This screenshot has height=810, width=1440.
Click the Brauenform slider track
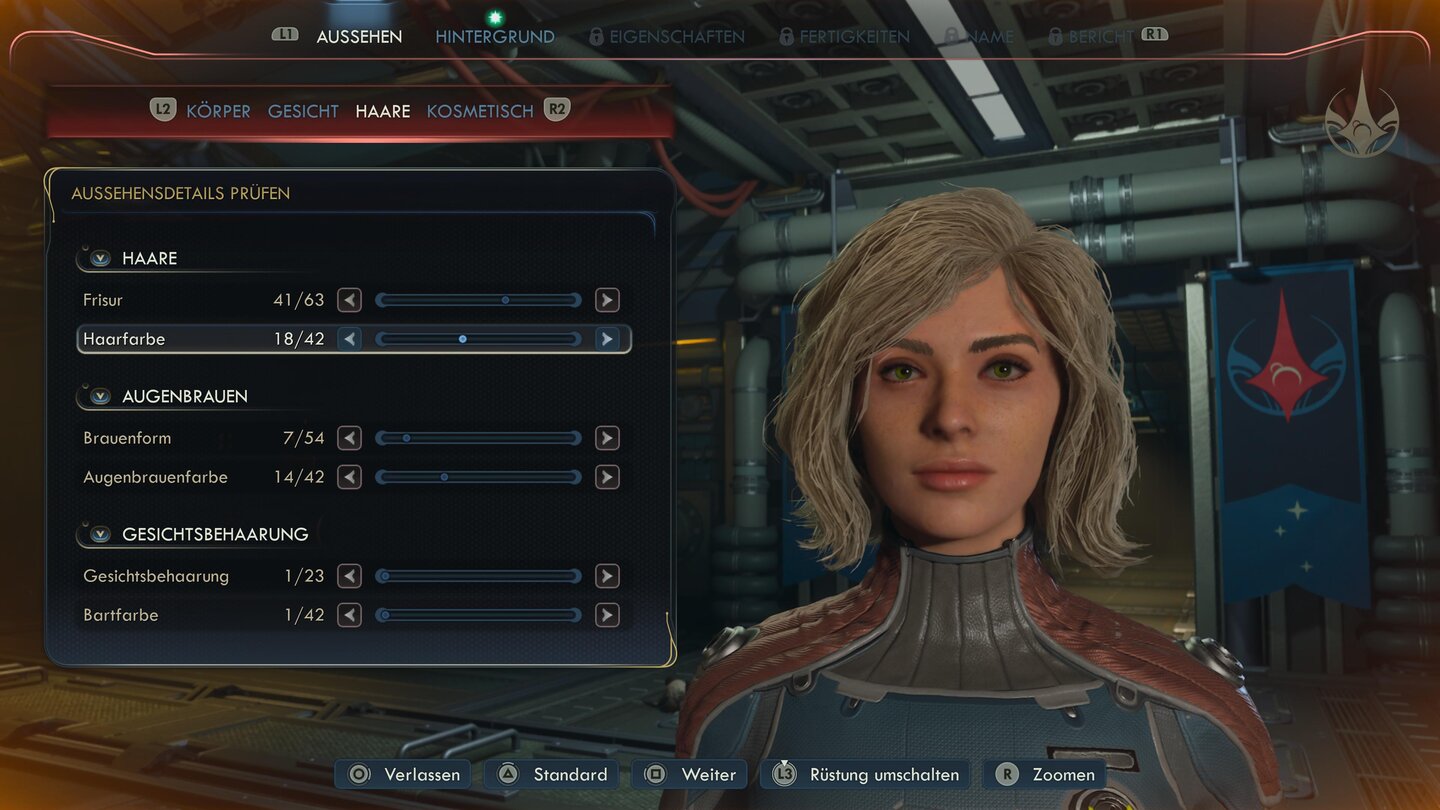coord(478,438)
